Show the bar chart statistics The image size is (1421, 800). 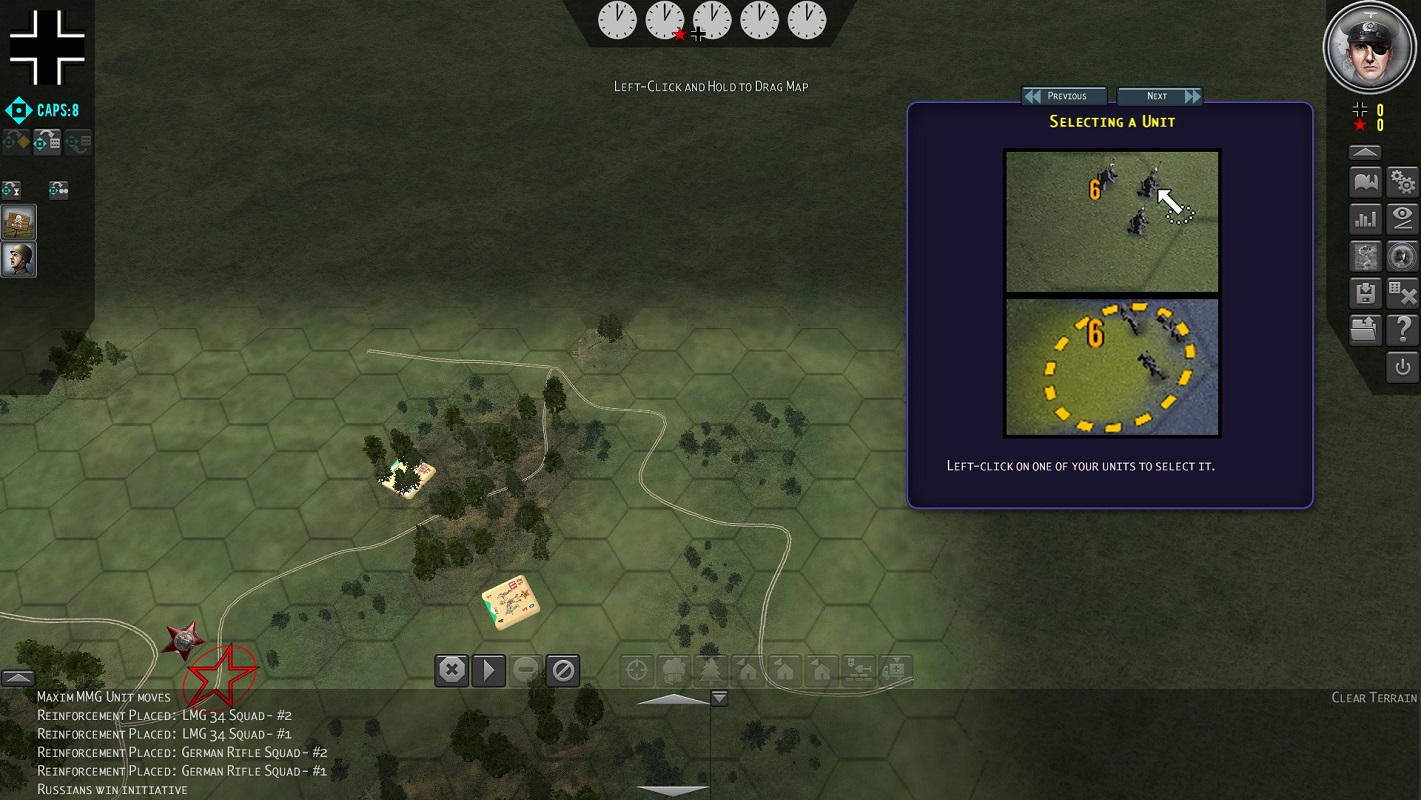coord(1365,219)
